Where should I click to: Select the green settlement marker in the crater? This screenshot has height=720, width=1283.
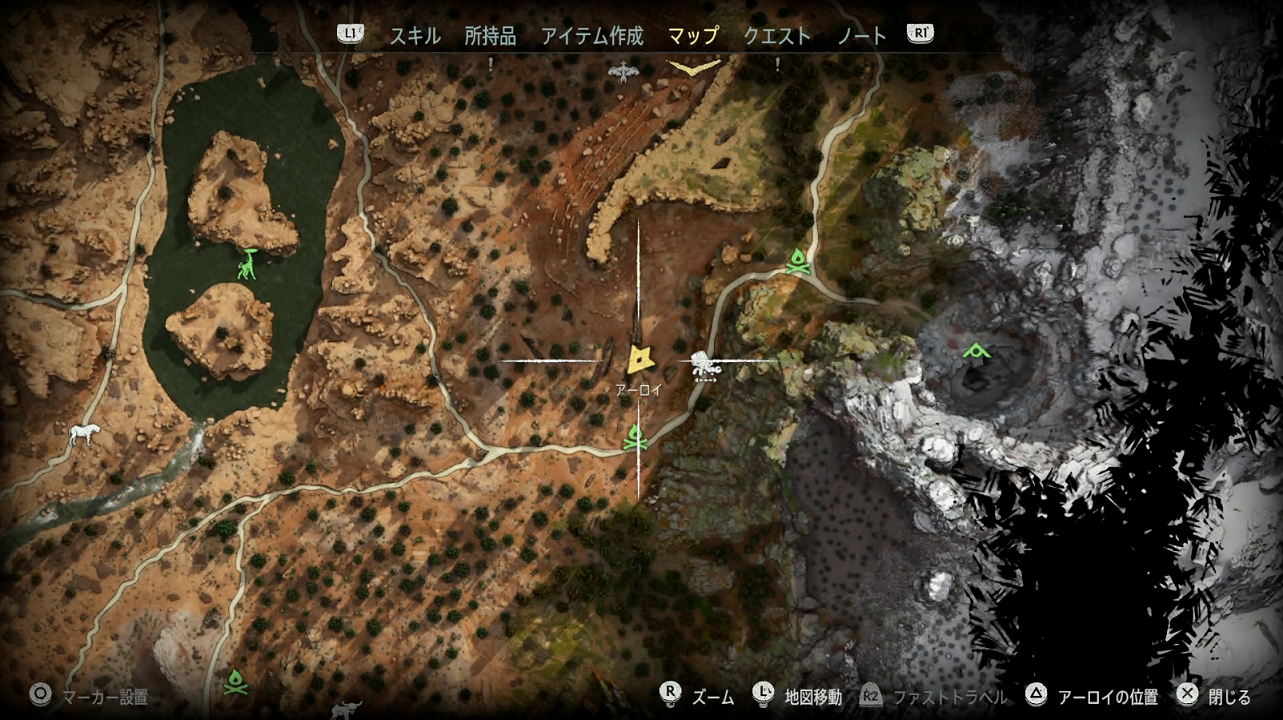pyautogui.click(x=975, y=351)
